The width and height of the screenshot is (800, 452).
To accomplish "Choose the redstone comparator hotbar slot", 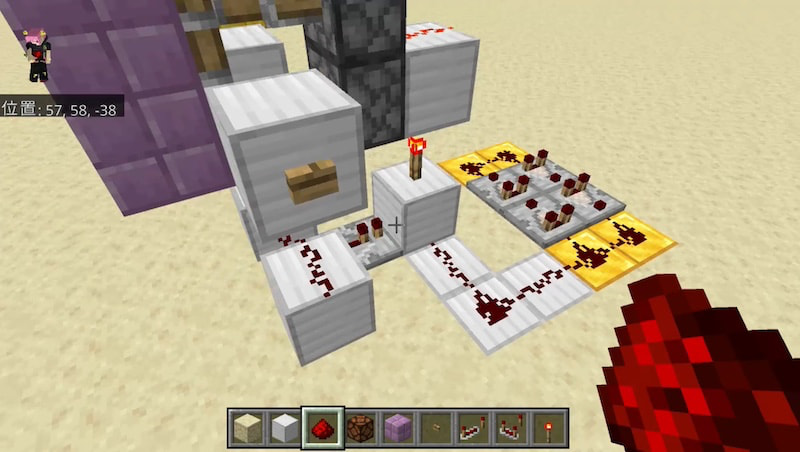I will click(512, 428).
